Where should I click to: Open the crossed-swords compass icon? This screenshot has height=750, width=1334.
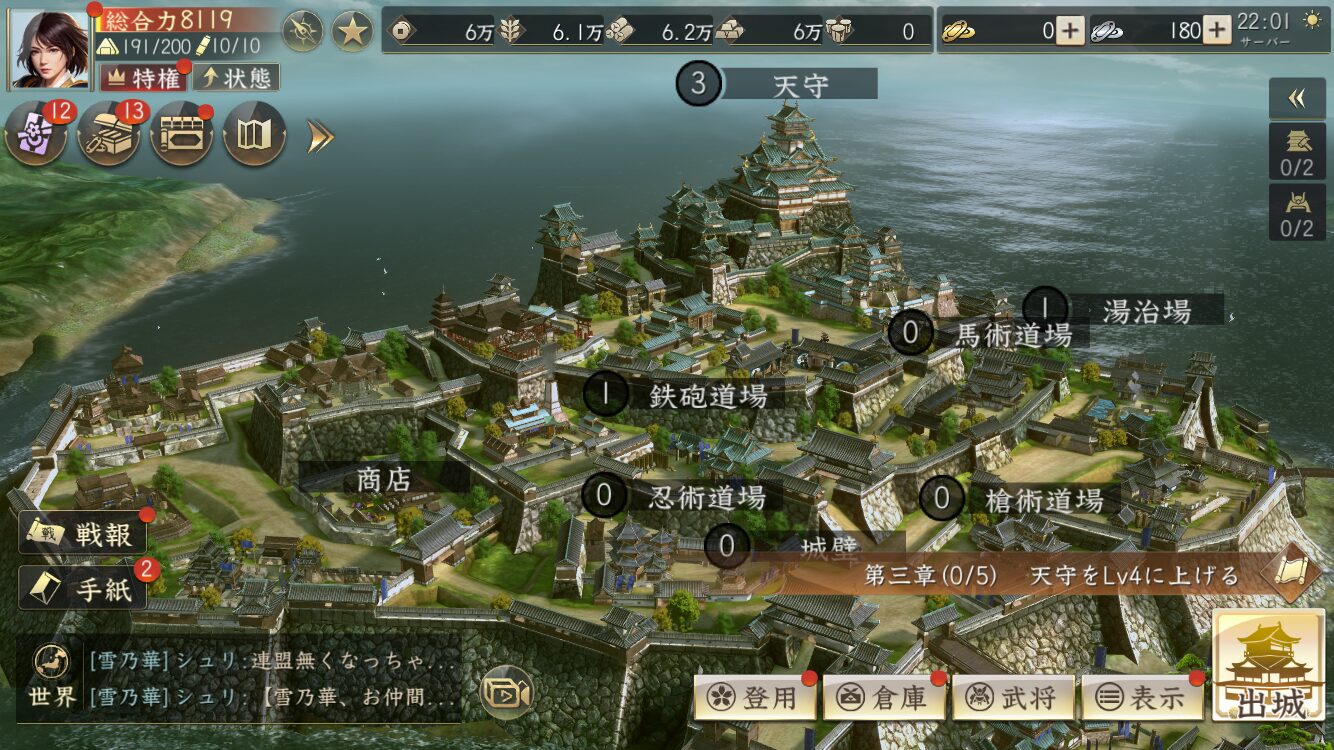coord(302,31)
